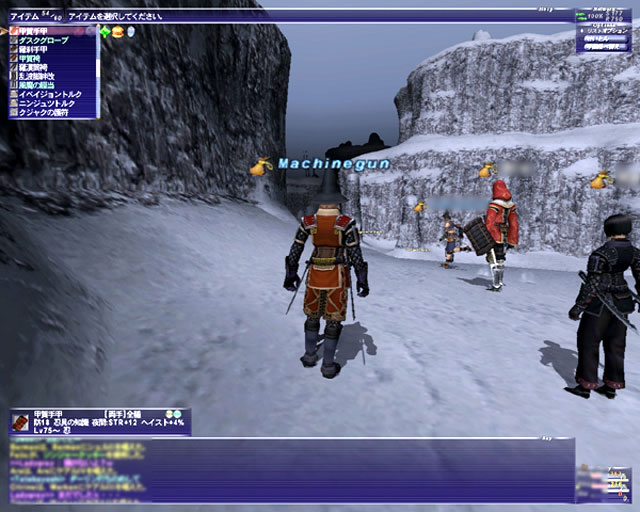640x512 pixels.
Task: Pick the イベイジョントルク item row
Action: 50,94
